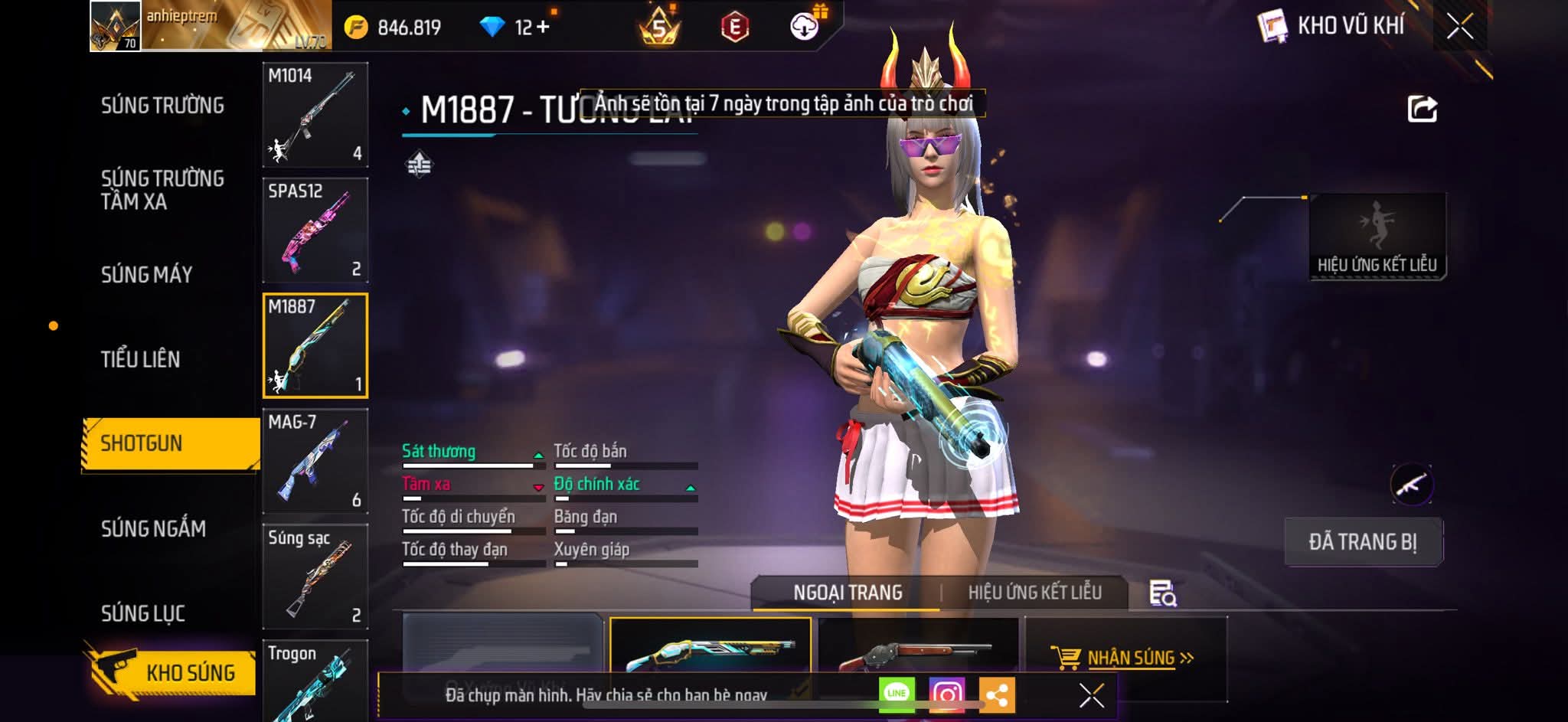Pick the MAG-7 weapon tile

[x=315, y=461]
